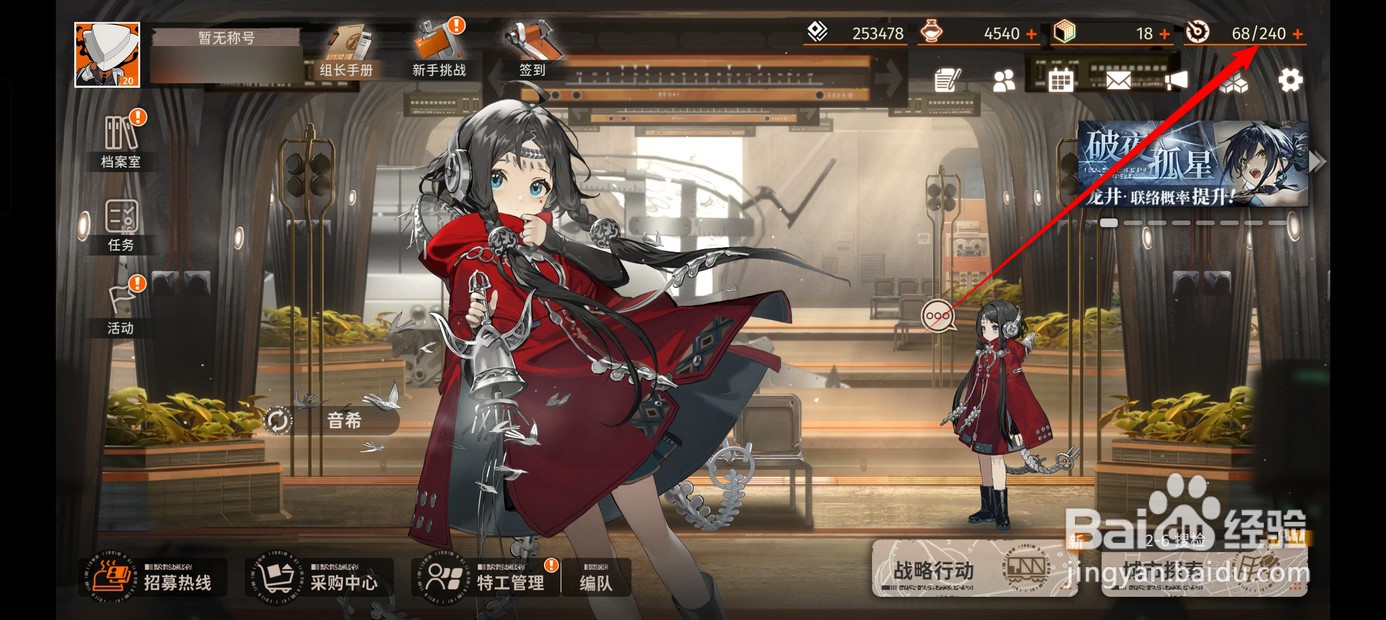
Task: Add stamina with the 68/240 plus button
Action: coord(1298,34)
